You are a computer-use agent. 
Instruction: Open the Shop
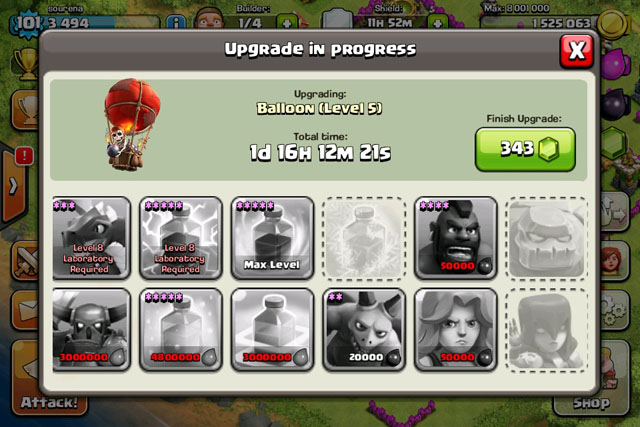[x=592, y=402]
